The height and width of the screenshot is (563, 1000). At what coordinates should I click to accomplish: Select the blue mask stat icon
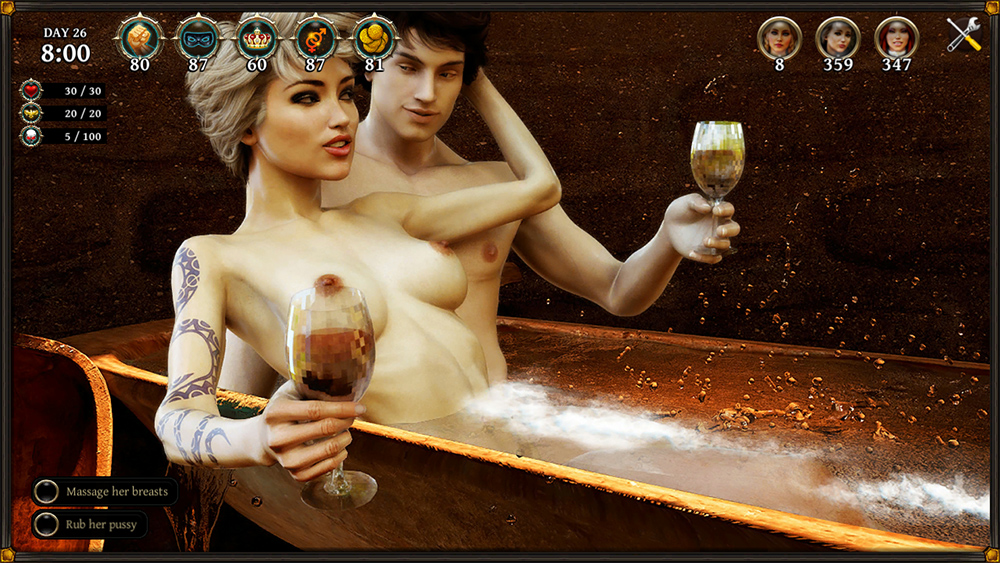[198, 39]
